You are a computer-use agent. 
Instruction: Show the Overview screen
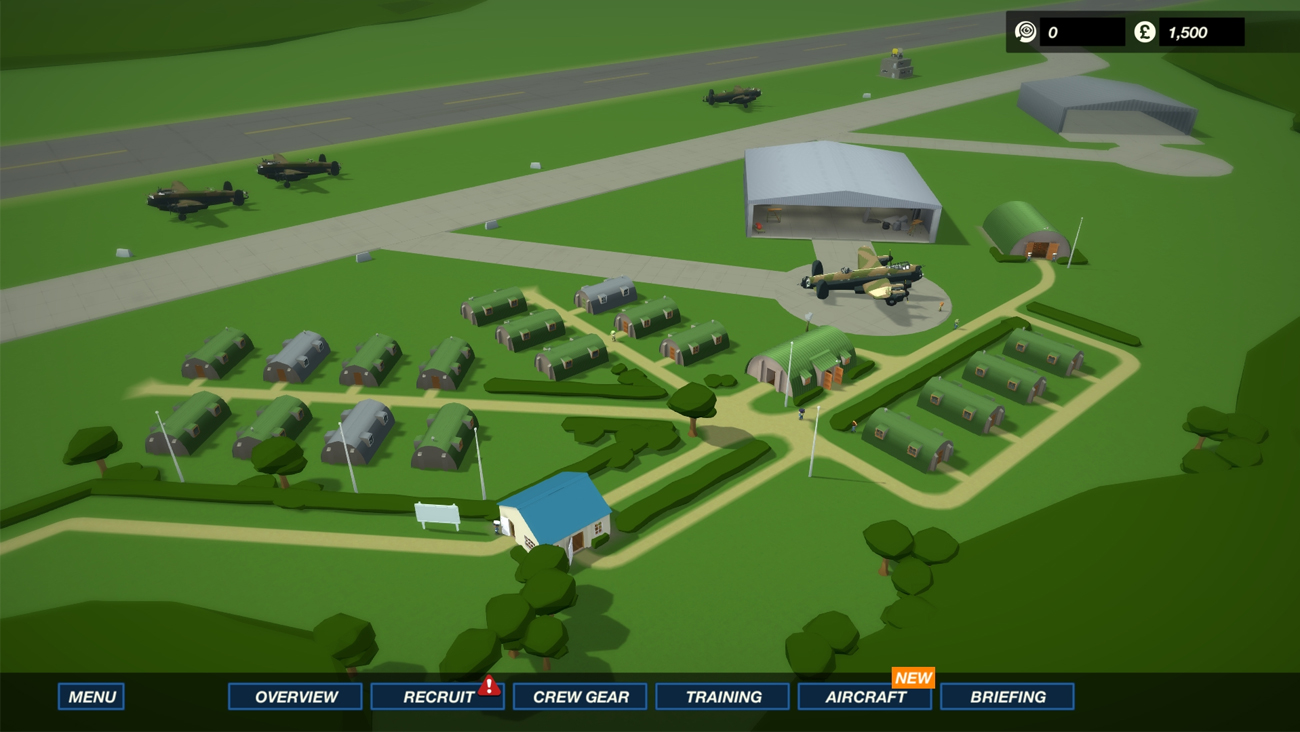pyautogui.click(x=295, y=696)
